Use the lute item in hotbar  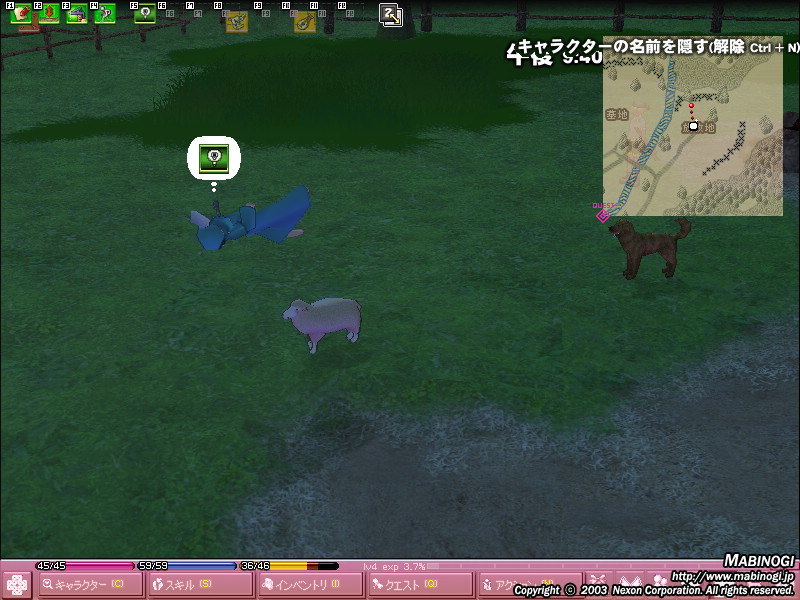click(x=305, y=20)
